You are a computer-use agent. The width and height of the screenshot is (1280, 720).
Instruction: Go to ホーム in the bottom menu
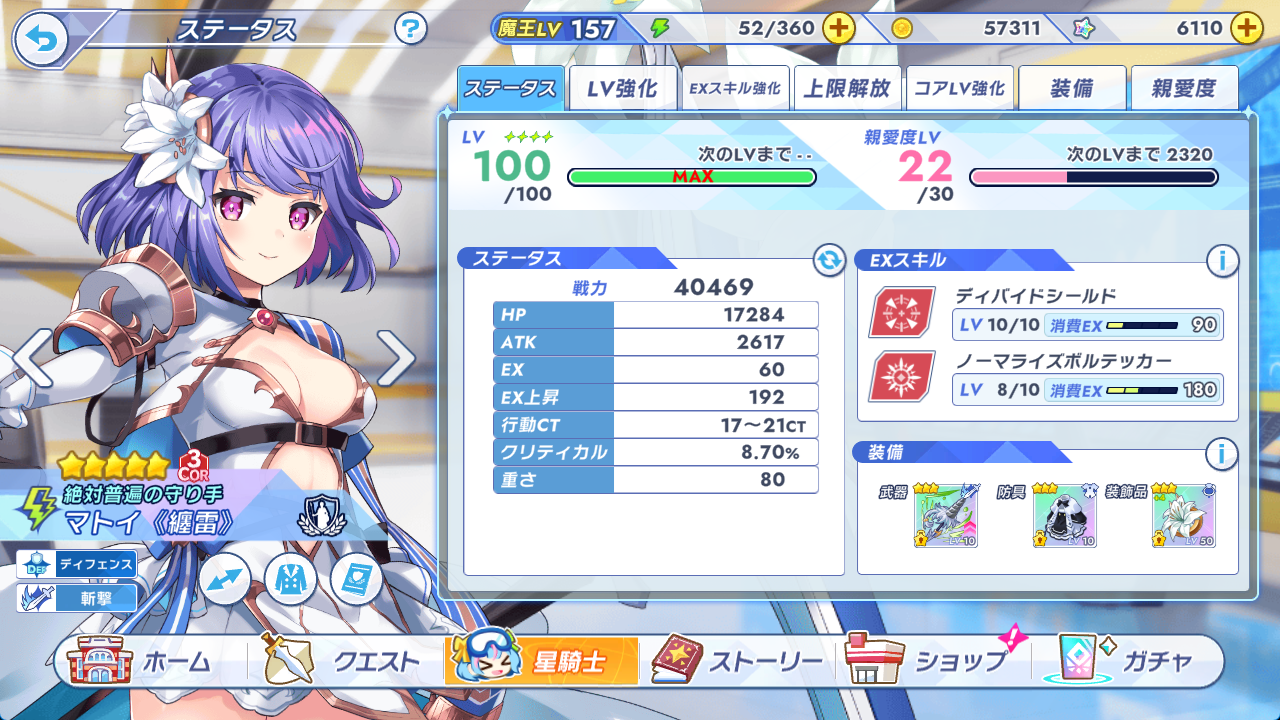140,661
